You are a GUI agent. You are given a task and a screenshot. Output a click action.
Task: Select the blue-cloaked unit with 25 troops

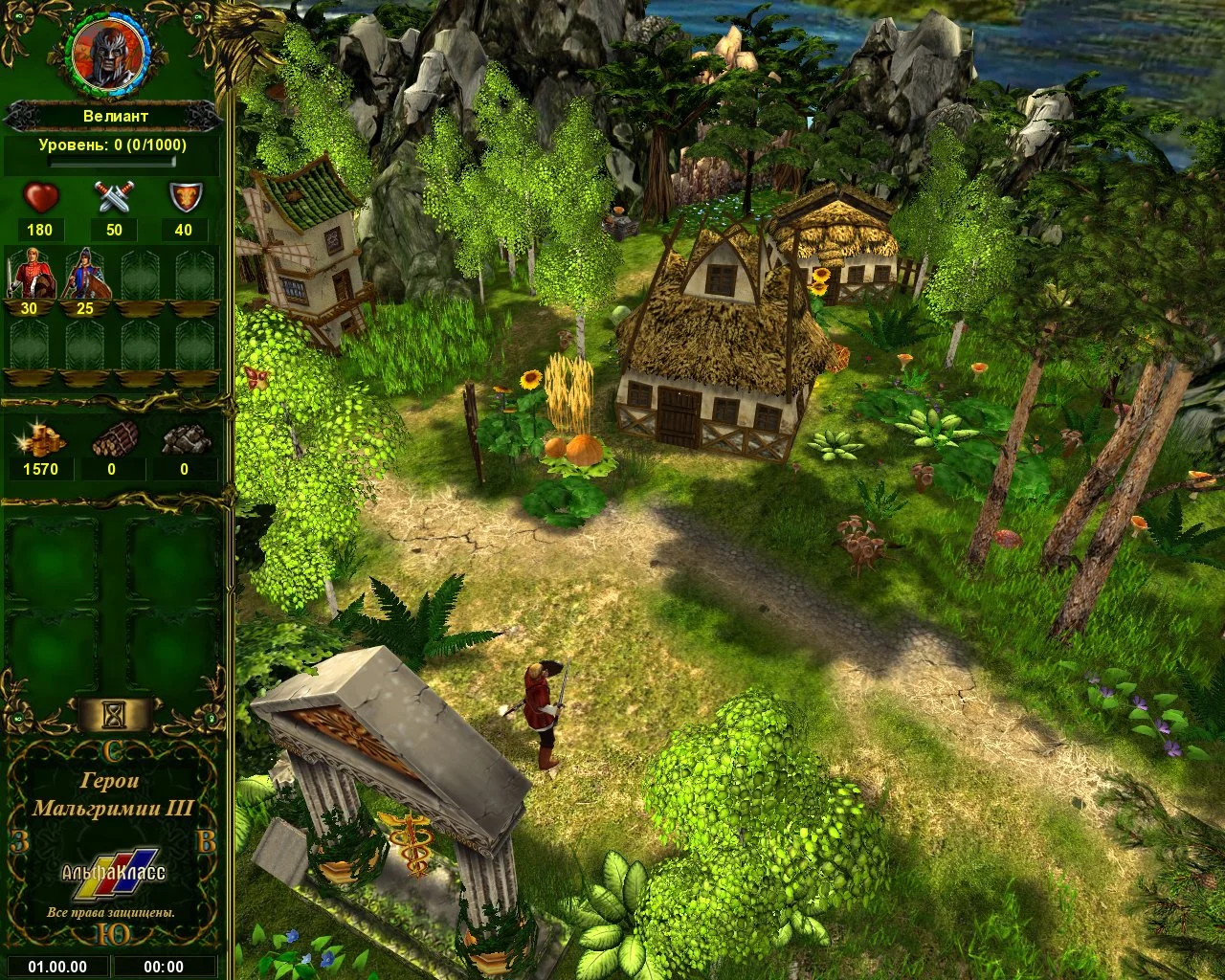click(x=84, y=273)
